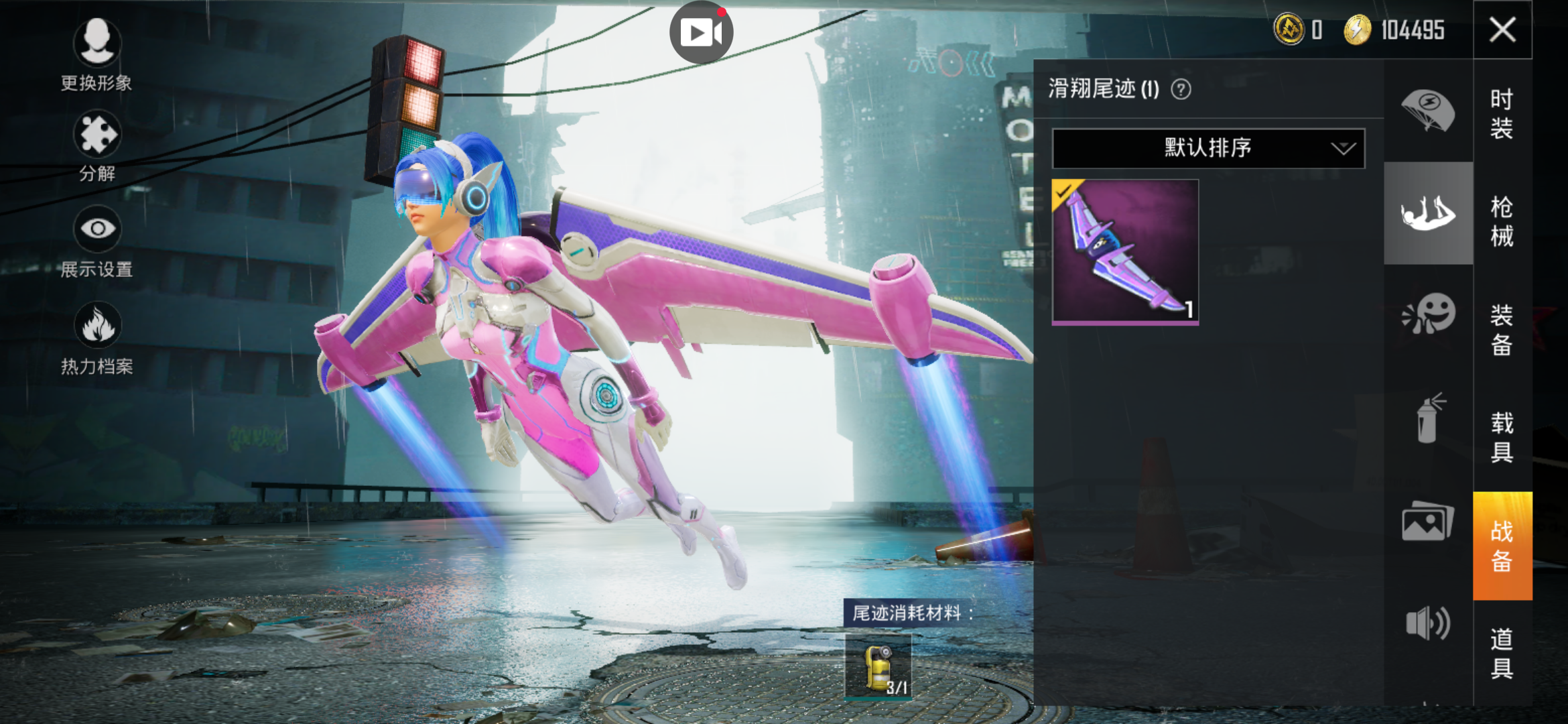The image size is (1568, 724).
Task: Switch to the parachute category
Action: click(x=1428, y=111)
